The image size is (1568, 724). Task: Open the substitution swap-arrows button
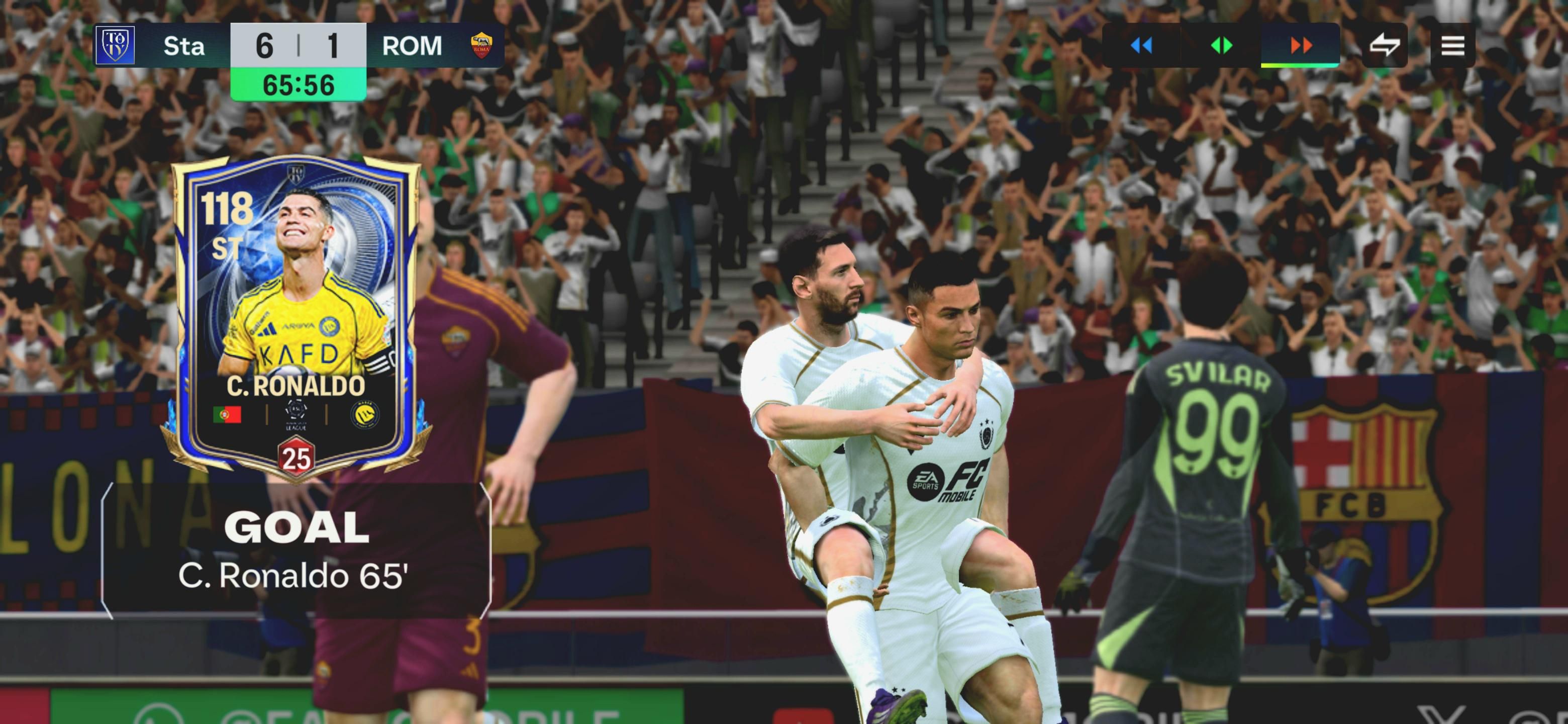(1385, 45)
